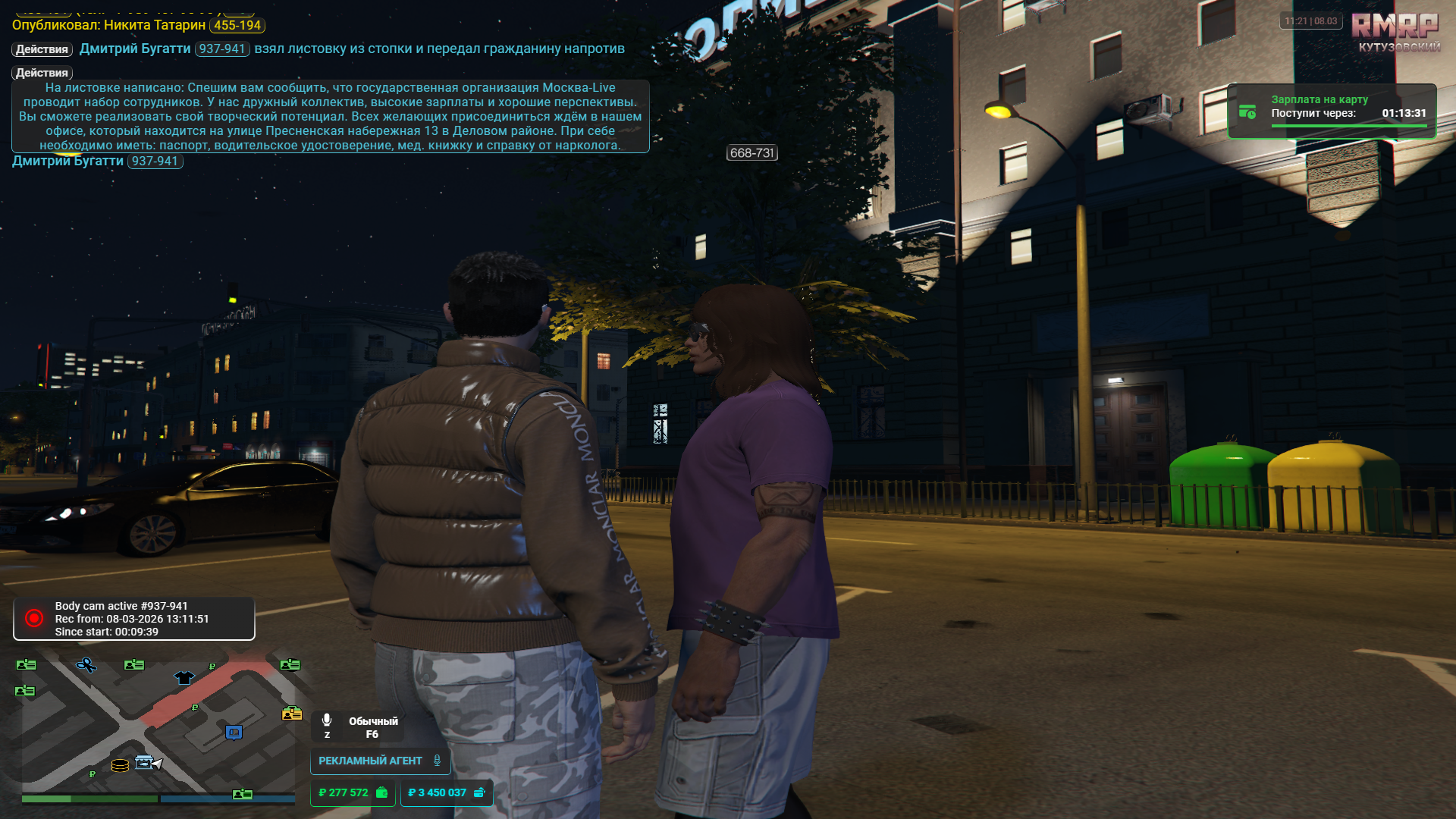Screen dimensions: 1456x819
Task: Click the gold coin stack minimap marker
Action: click(120, 765)
